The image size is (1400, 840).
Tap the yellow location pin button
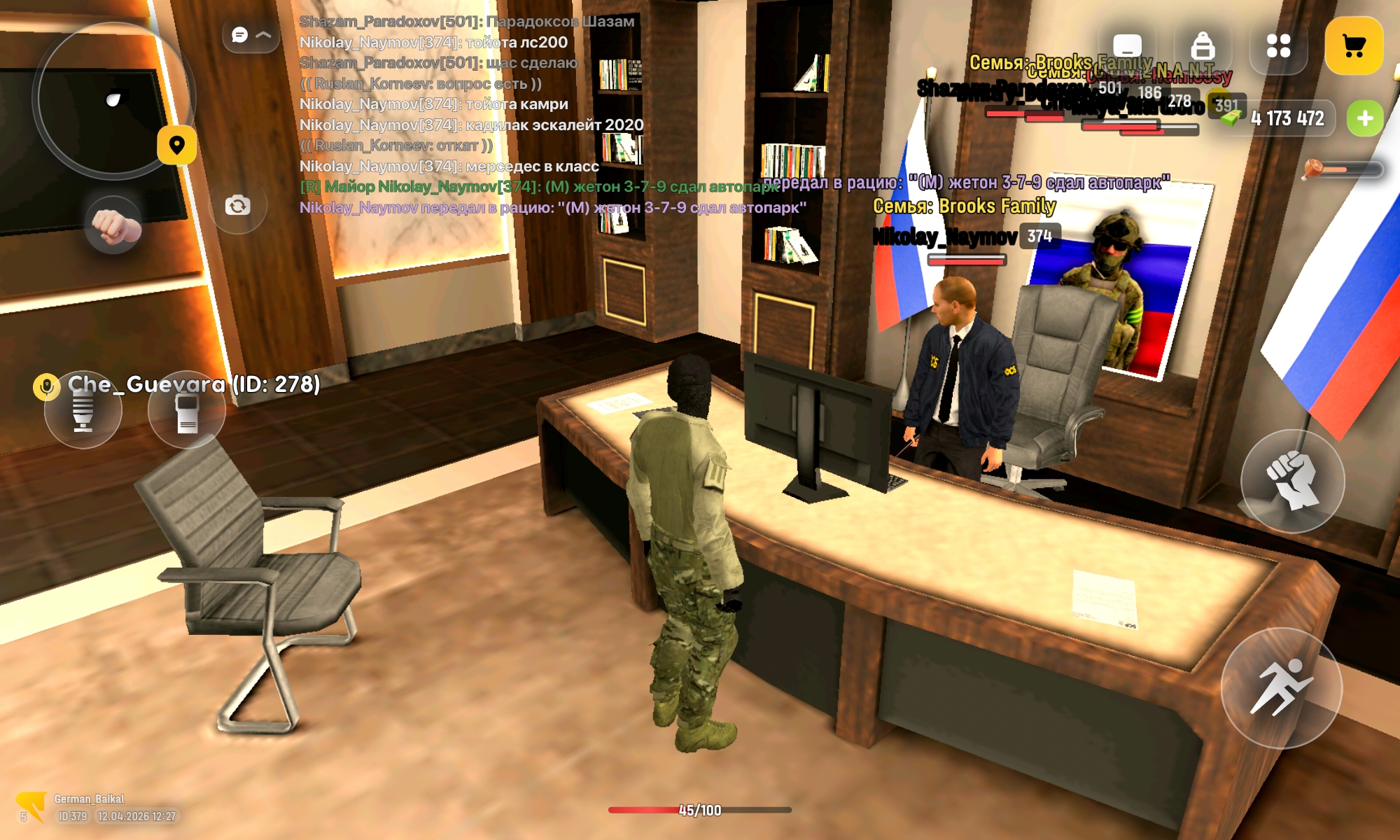click(176, 145)
